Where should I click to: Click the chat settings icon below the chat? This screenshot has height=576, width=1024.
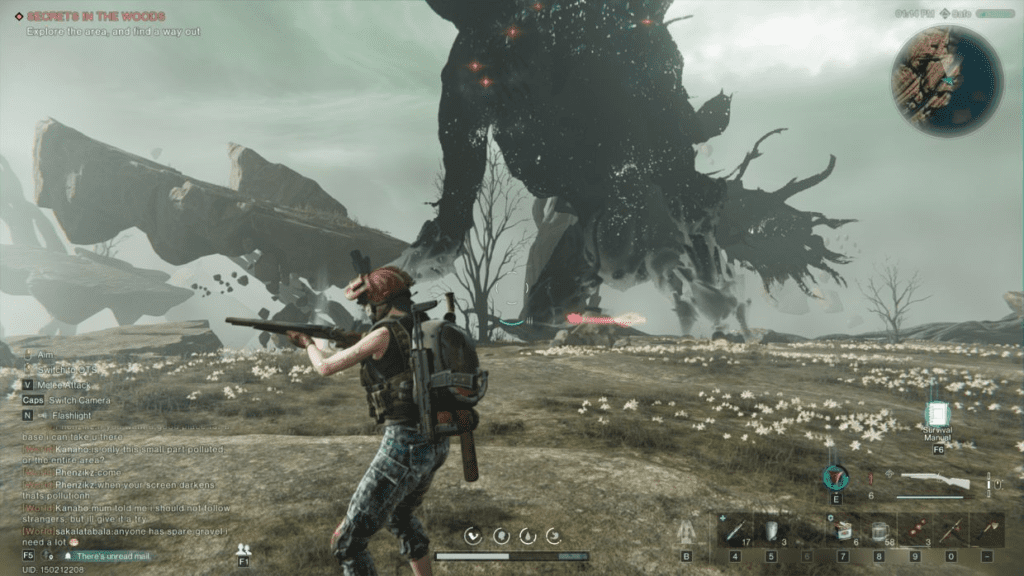click(49, 555)
